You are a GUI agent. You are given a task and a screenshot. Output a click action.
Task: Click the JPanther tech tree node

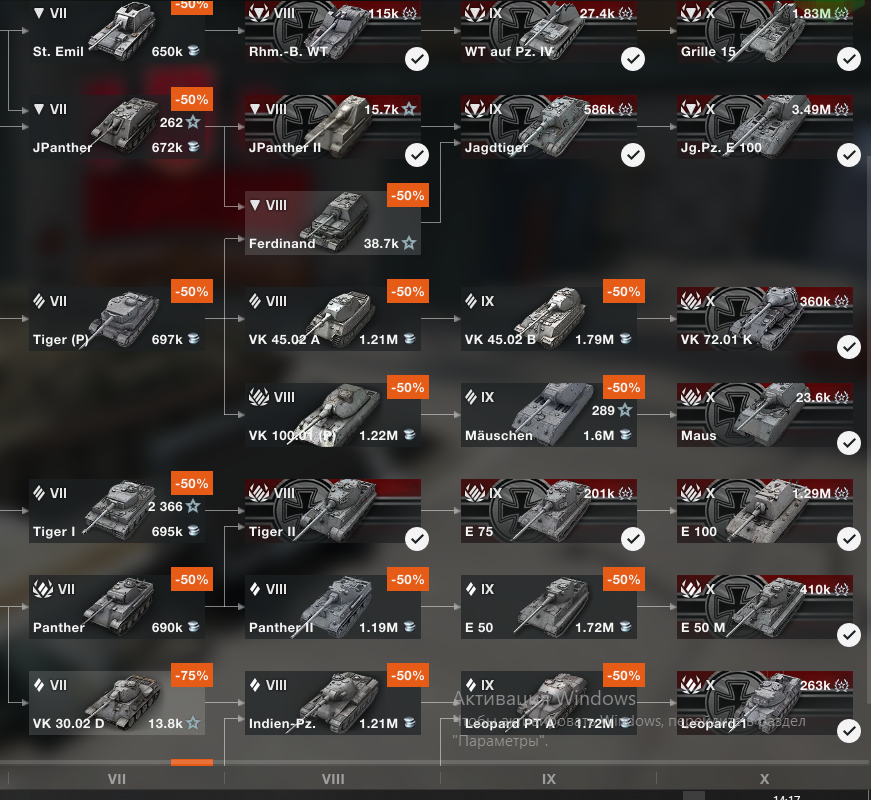[117, 127]
